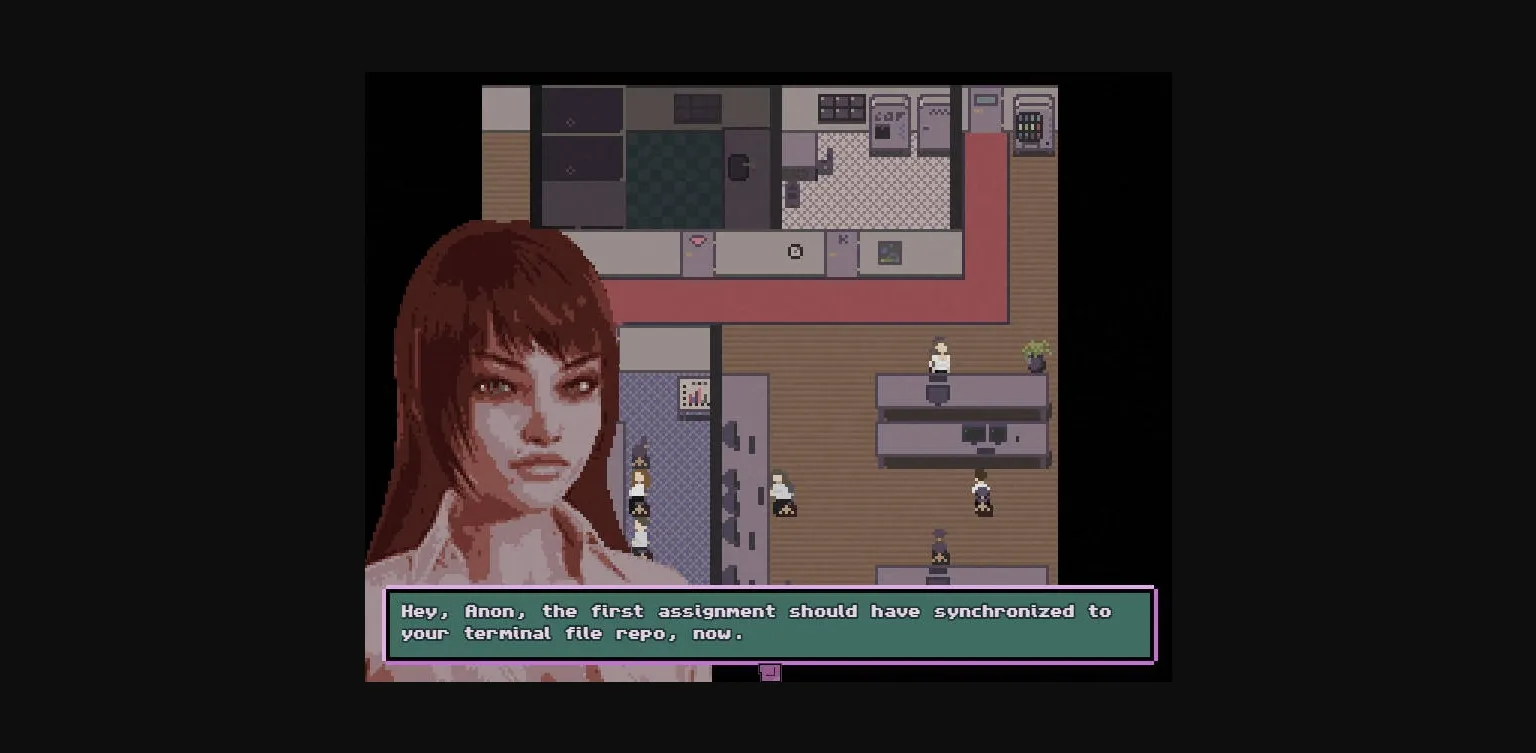
Task: Click the window above the dark kitchen cabinets
Action: (x=698, y=108)
